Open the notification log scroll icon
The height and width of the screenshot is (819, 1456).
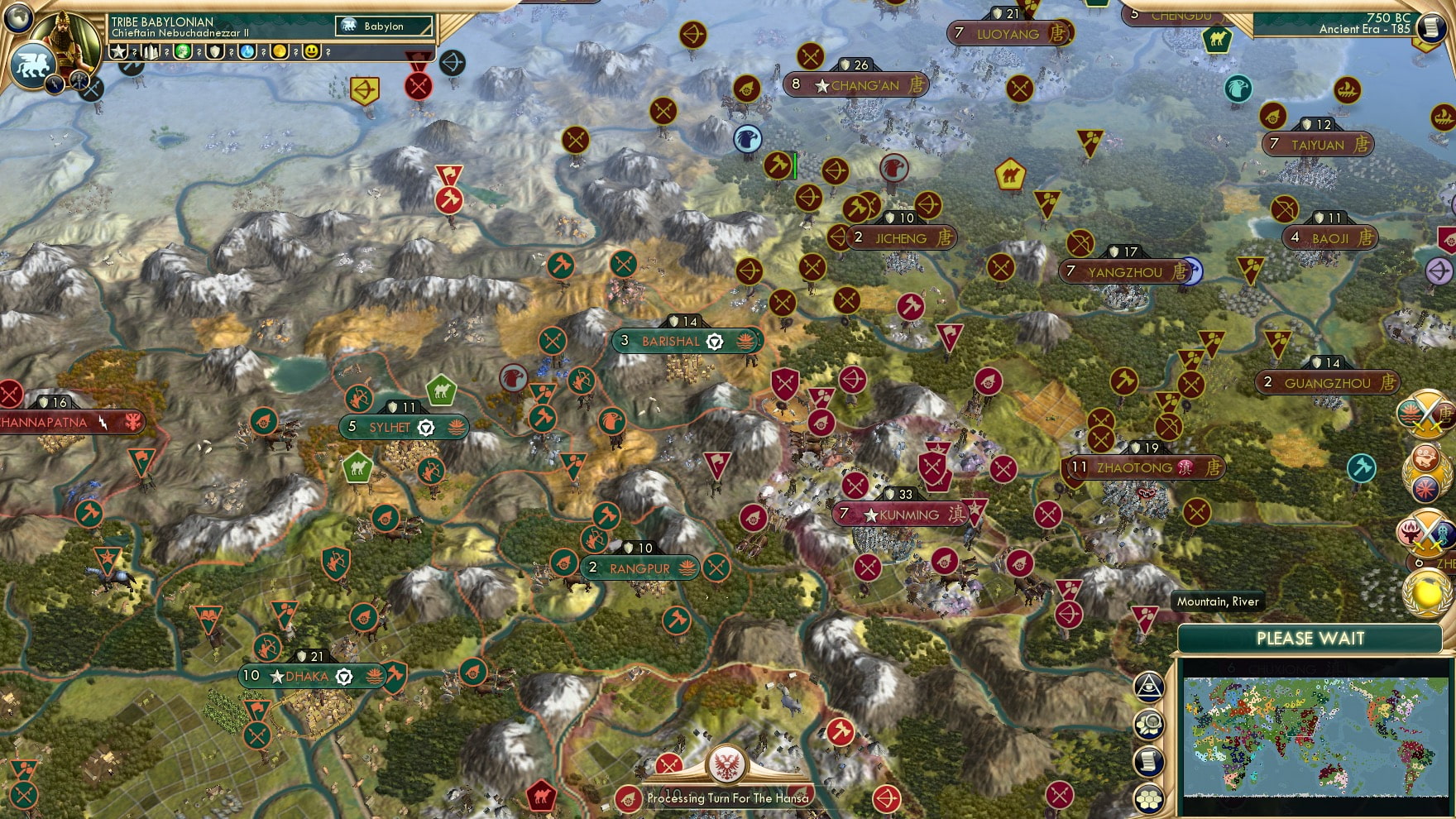pos(1150,760)
